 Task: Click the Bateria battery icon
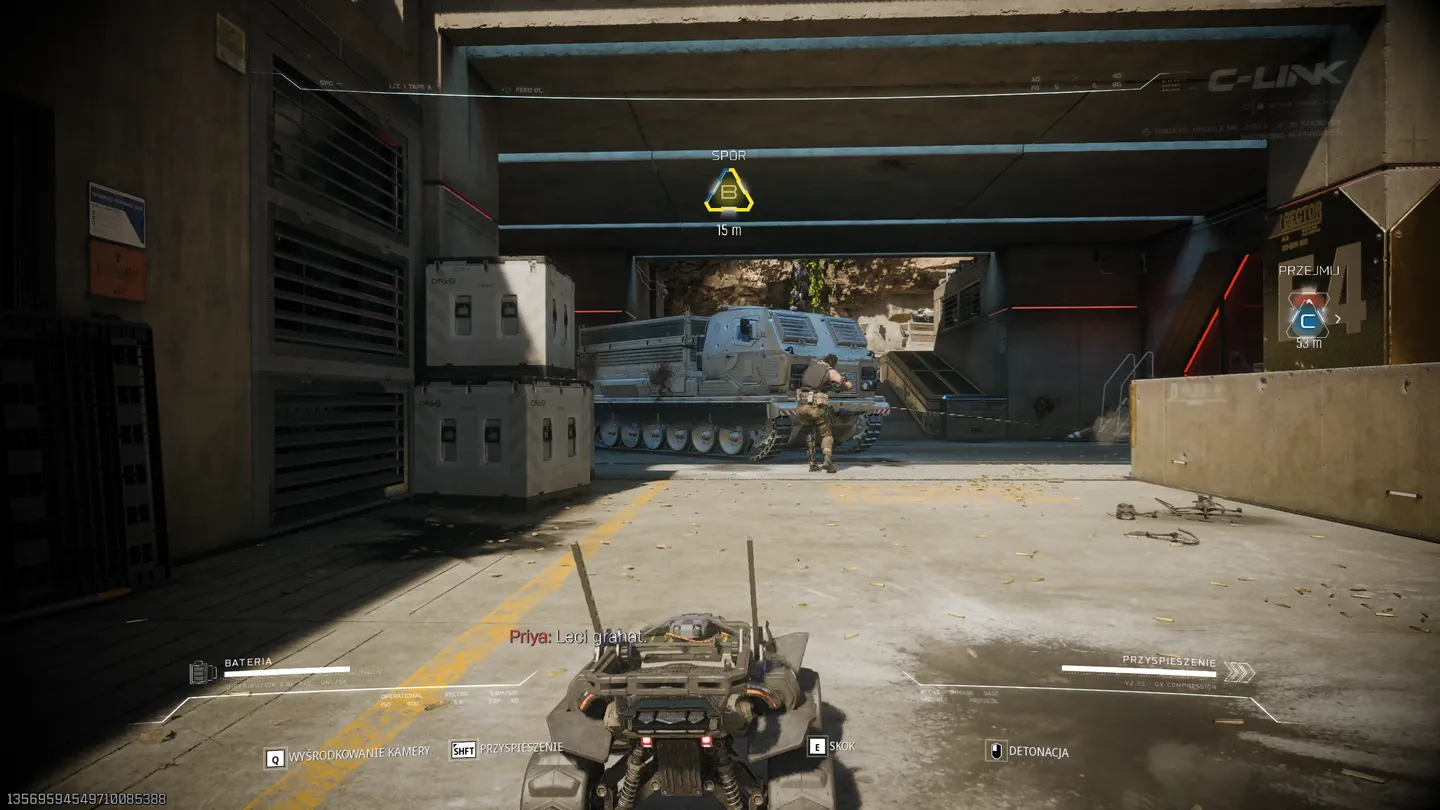tap(203, 672)
